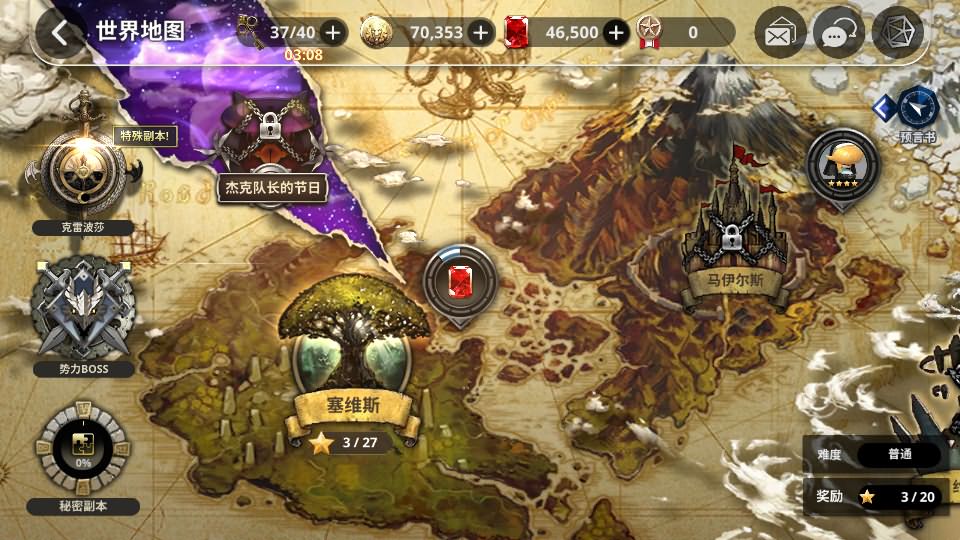The image size is (960, 540).
Task: Open the polyhedron dice menu icon
Action: click(x=897, y=34)
